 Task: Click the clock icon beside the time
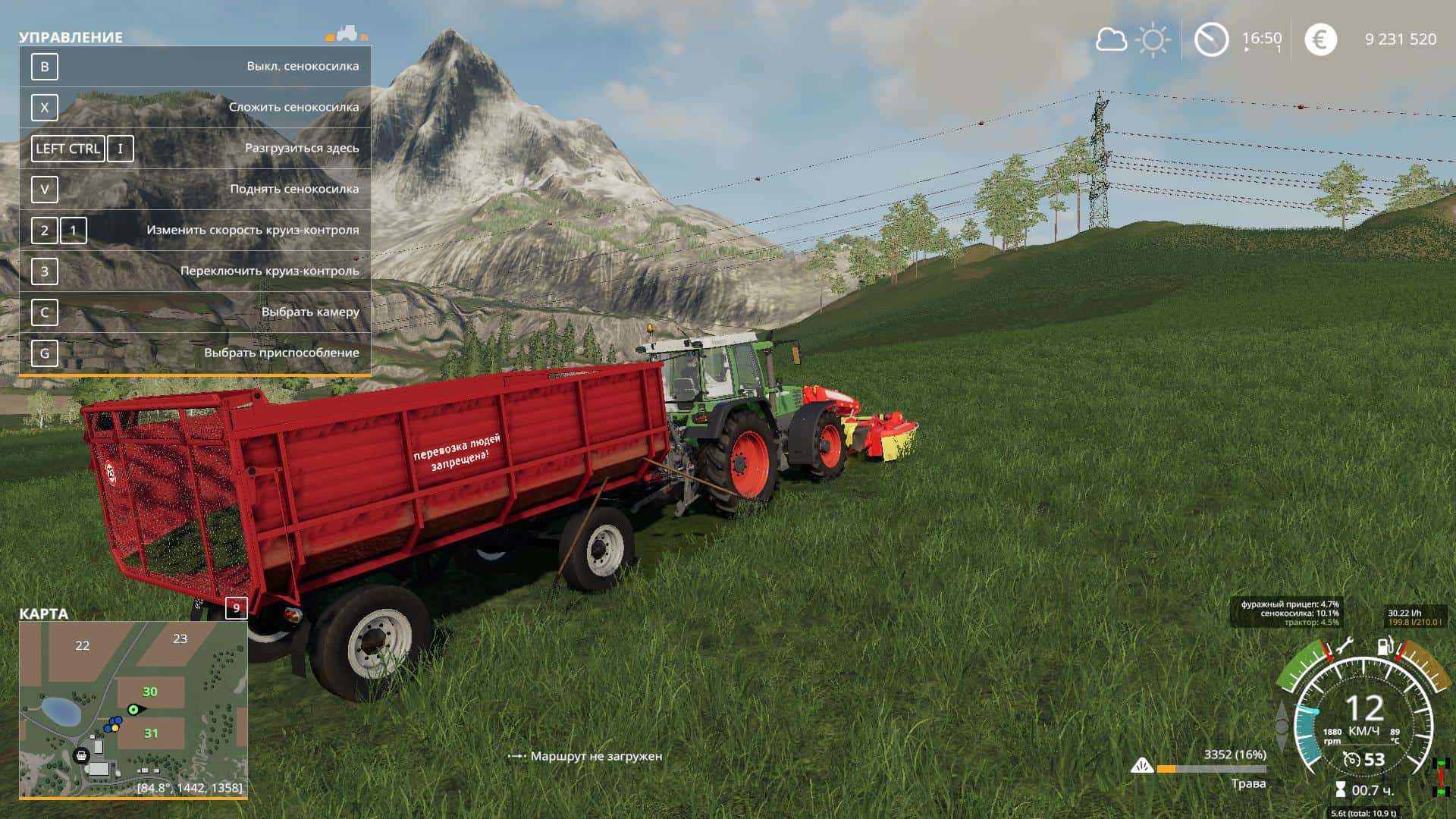1211,39
